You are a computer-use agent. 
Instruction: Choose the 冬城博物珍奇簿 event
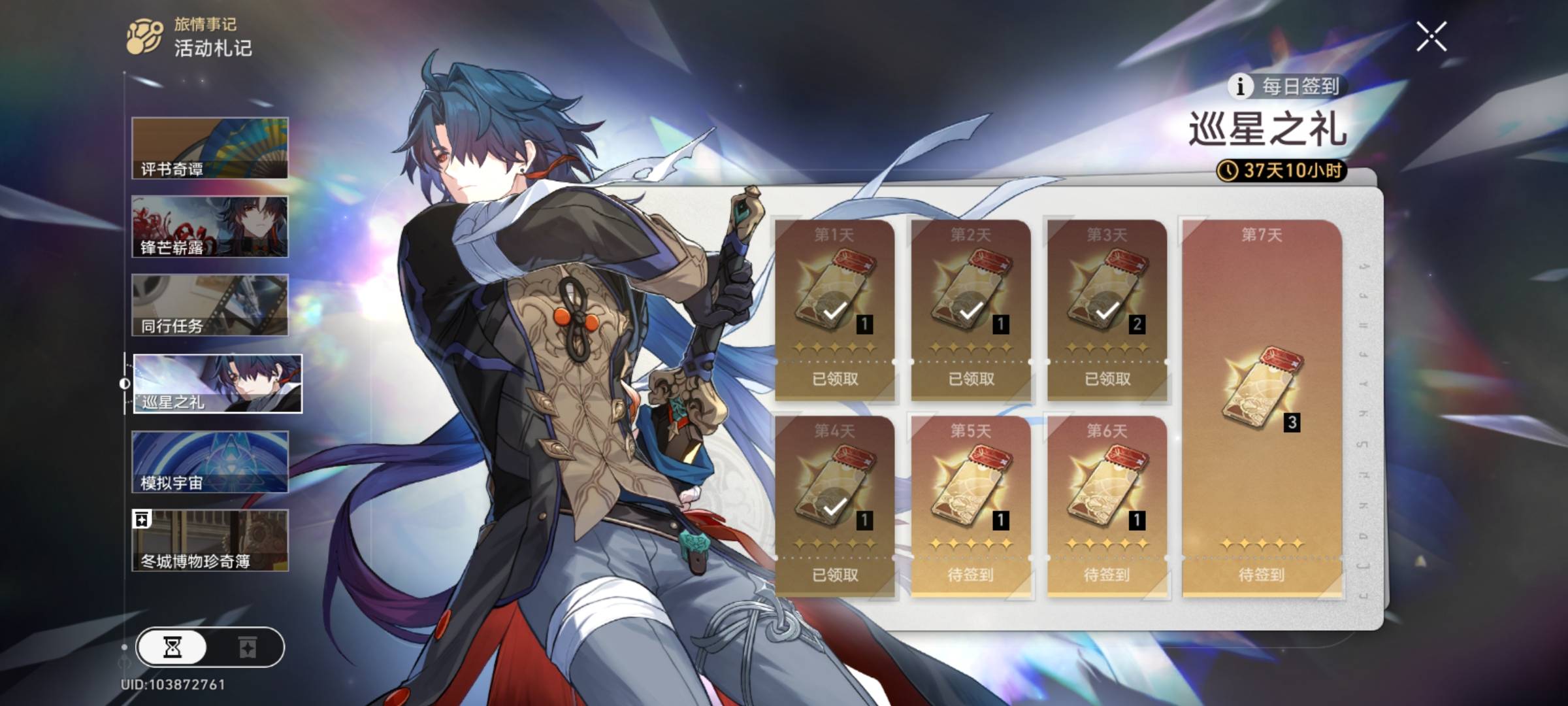tap(210, 541)
